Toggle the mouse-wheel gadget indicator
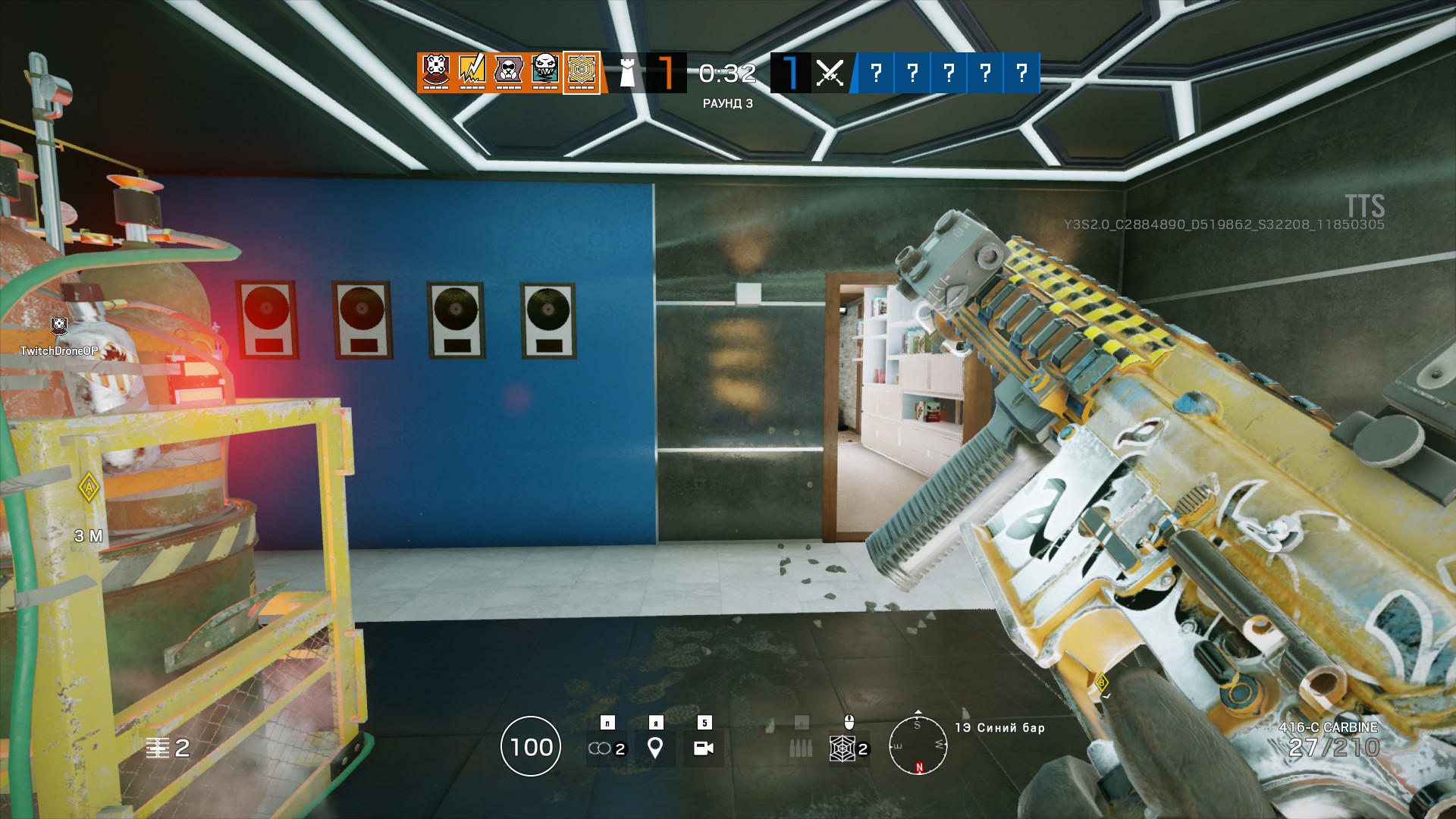This screenshot has height=819, width=1456. pyautogui.click(x=849, y=722)
